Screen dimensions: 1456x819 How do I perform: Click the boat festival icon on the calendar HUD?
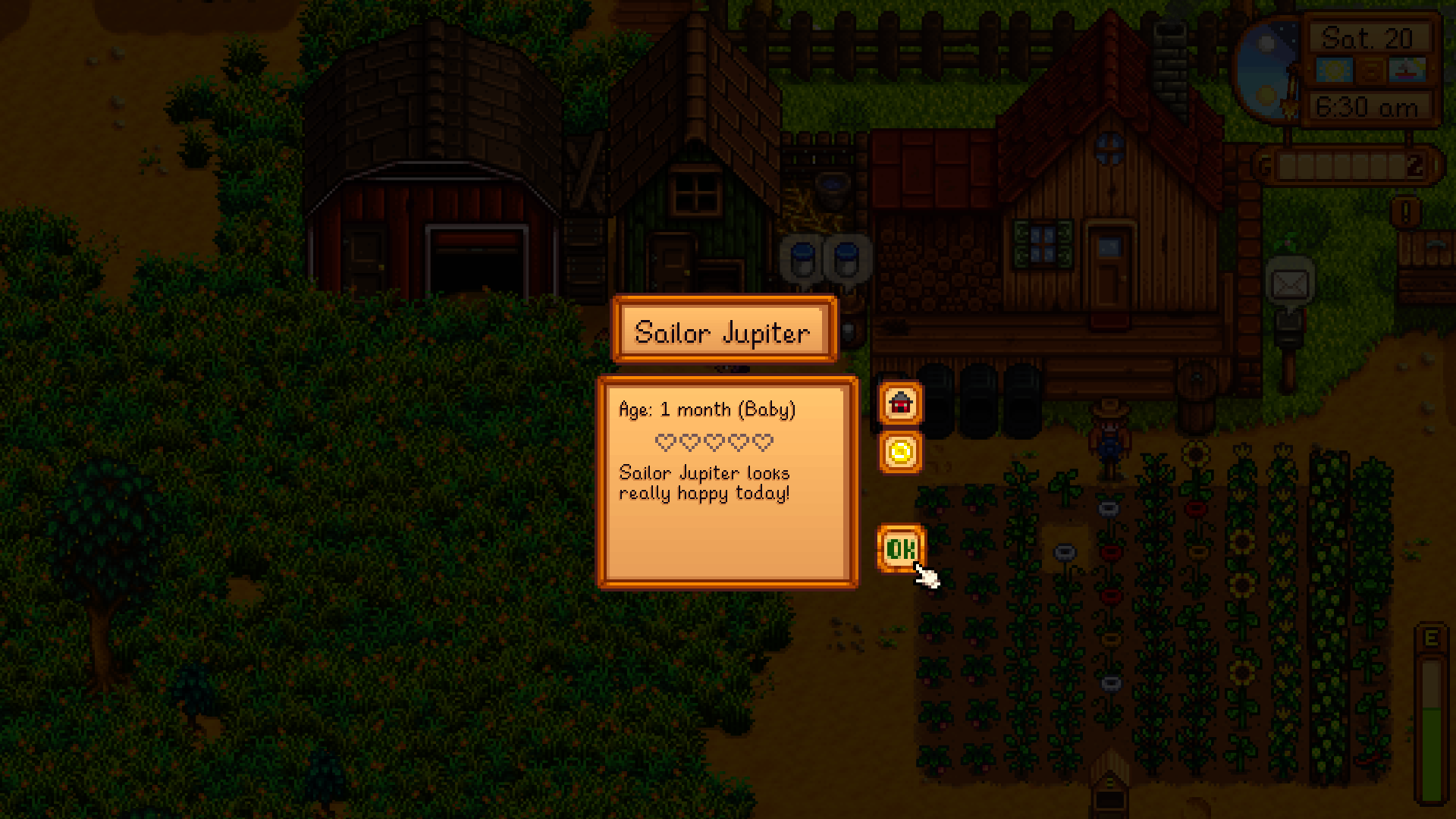[x=1407, y=69]
